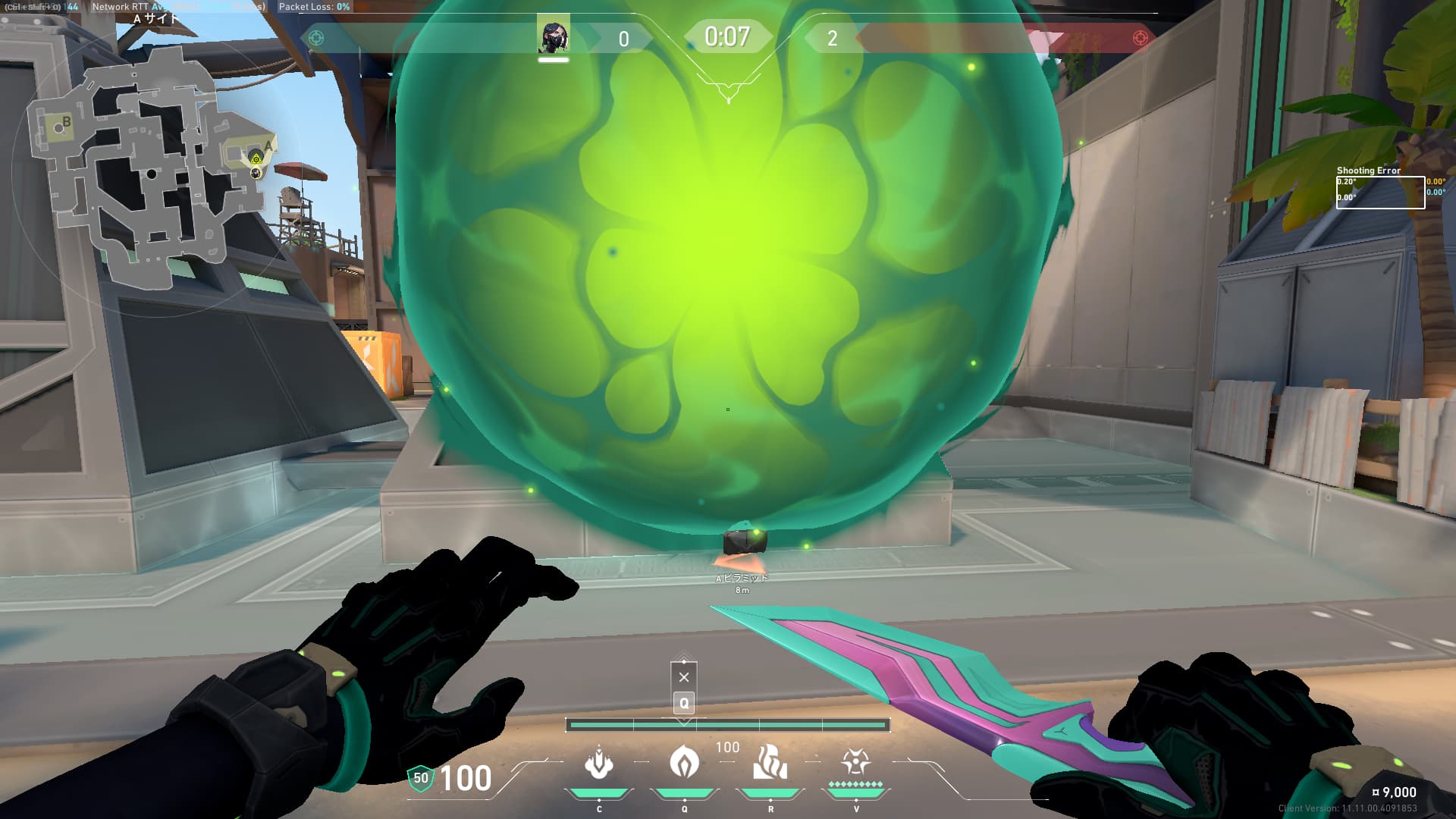Activate the Toxic Screen ability icon
Screen dimensions: 1456x819
click(x=770, y=762)
